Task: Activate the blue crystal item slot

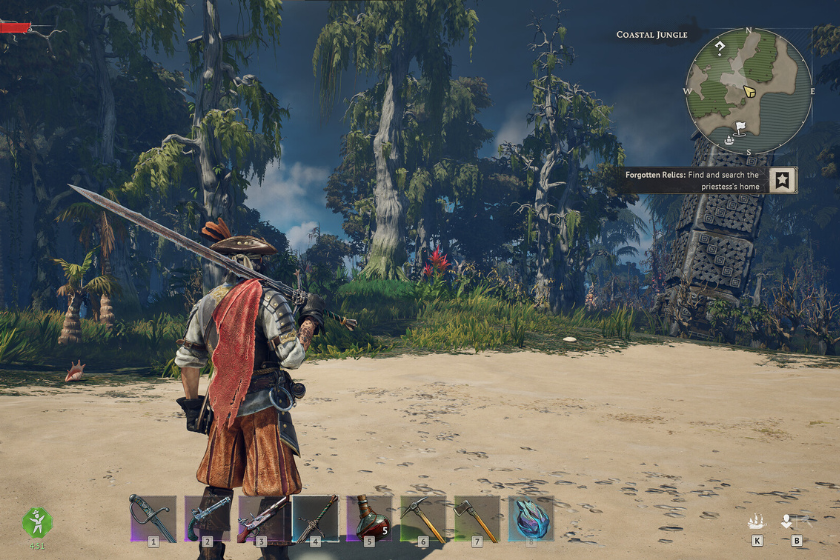Action: click(531, 517)
